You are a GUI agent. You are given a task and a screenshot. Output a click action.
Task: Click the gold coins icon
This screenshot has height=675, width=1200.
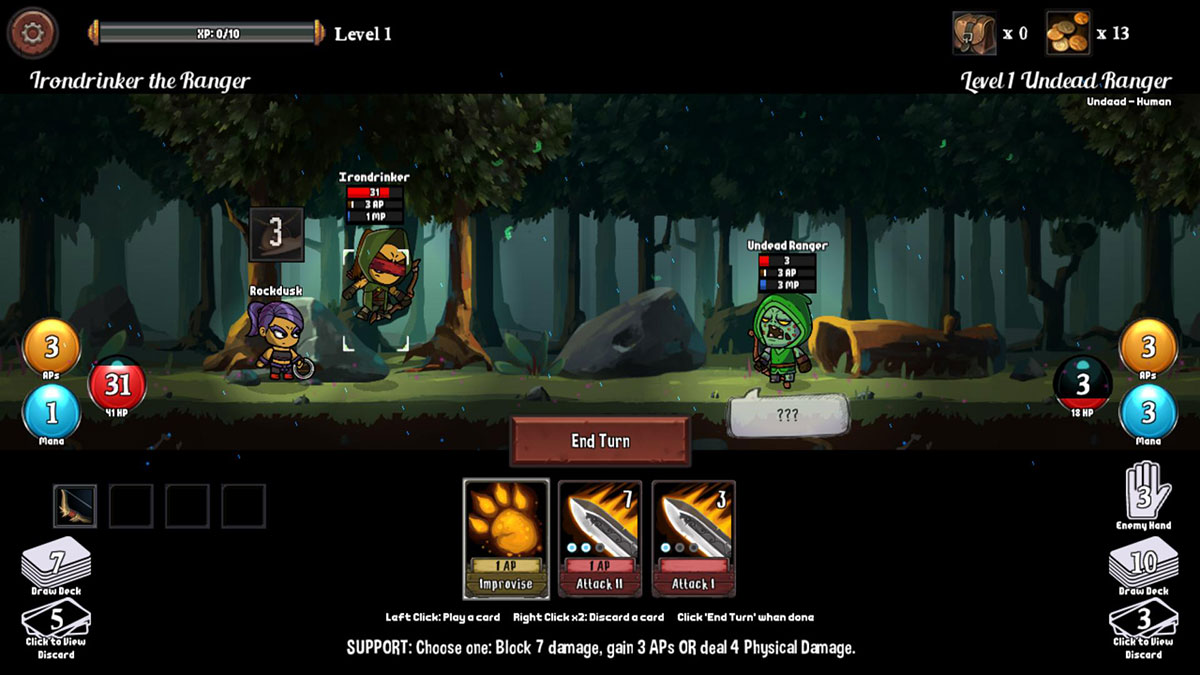1068,33
